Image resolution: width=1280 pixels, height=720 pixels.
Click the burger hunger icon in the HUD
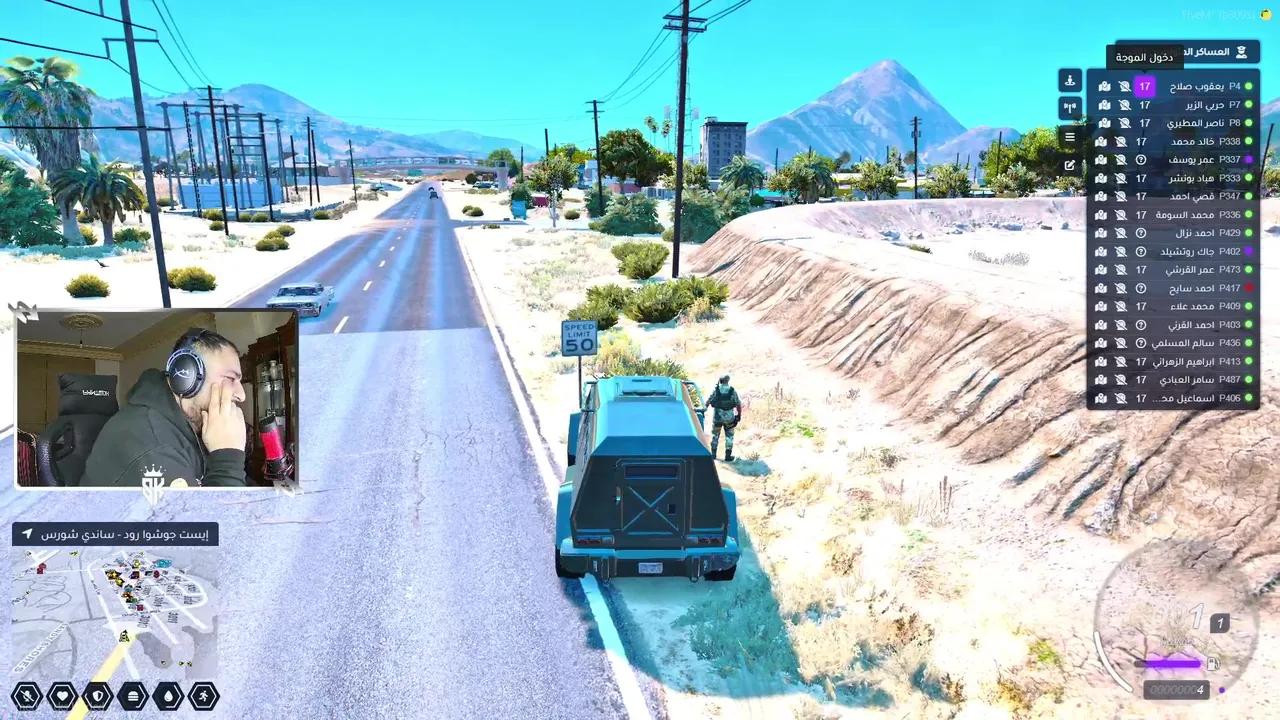coord(133,695)
